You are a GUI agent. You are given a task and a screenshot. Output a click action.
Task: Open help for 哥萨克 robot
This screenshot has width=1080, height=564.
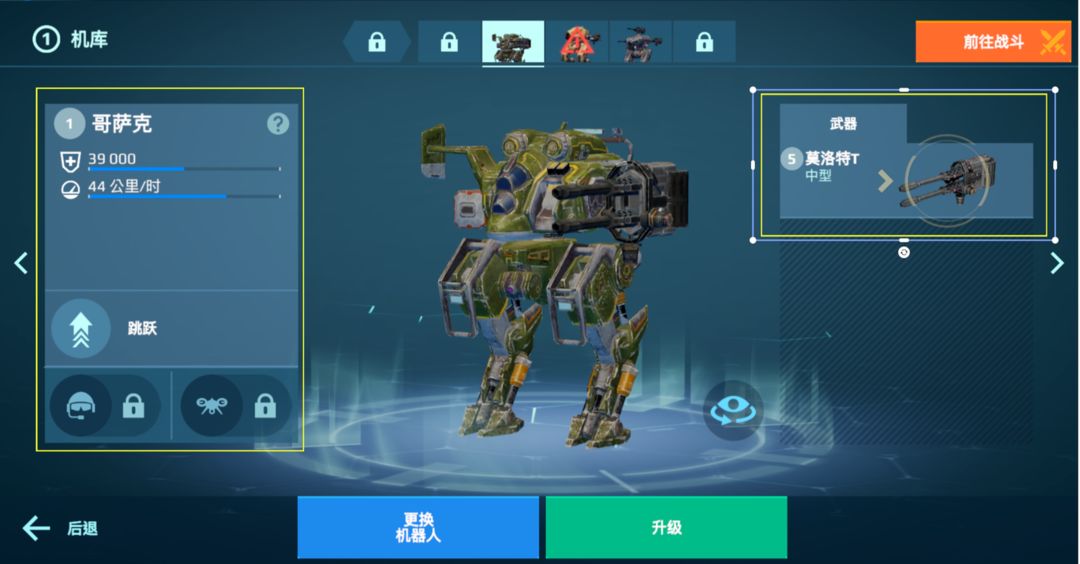coord(278,124)
